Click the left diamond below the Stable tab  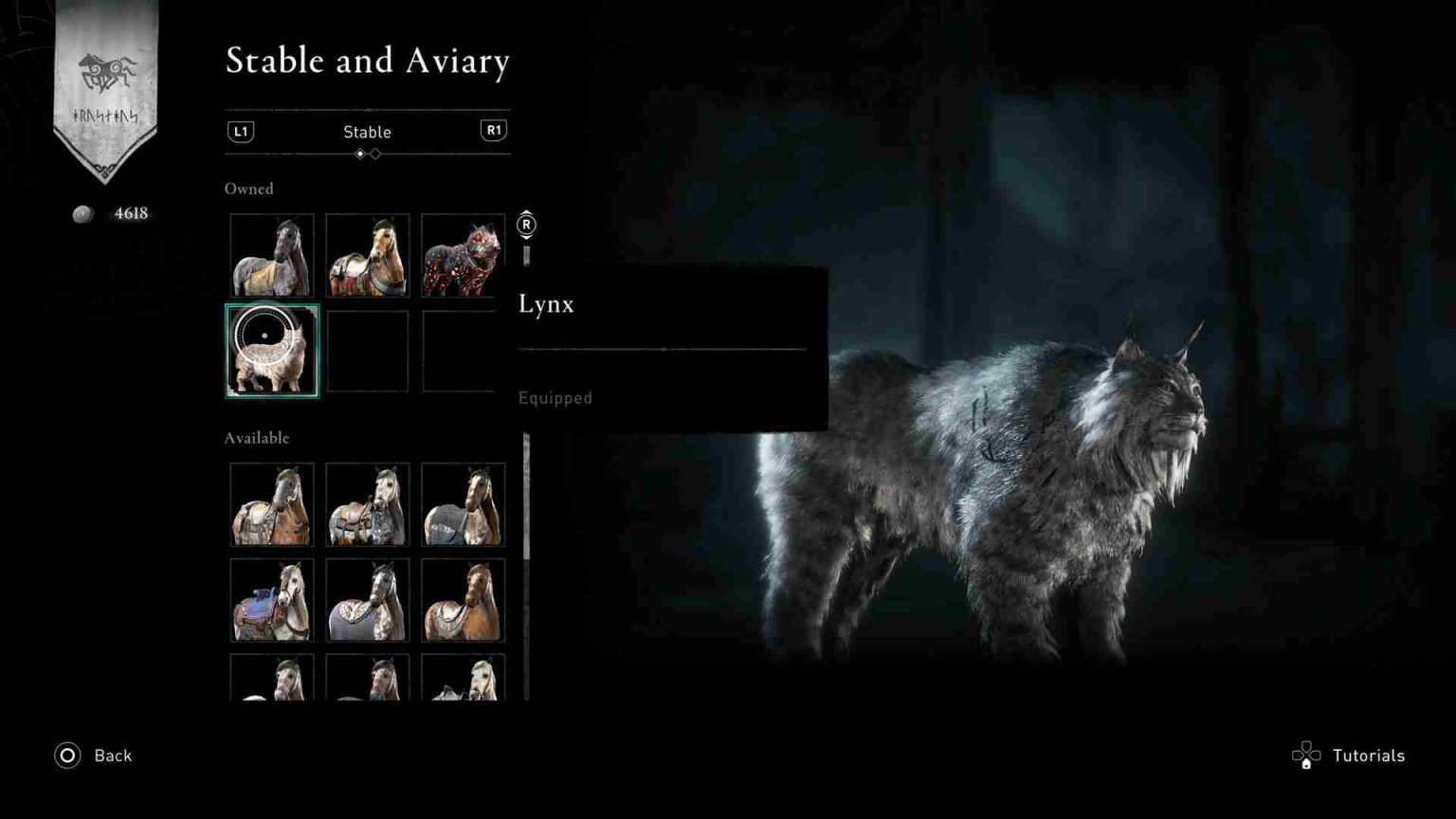tap(360, 154)
